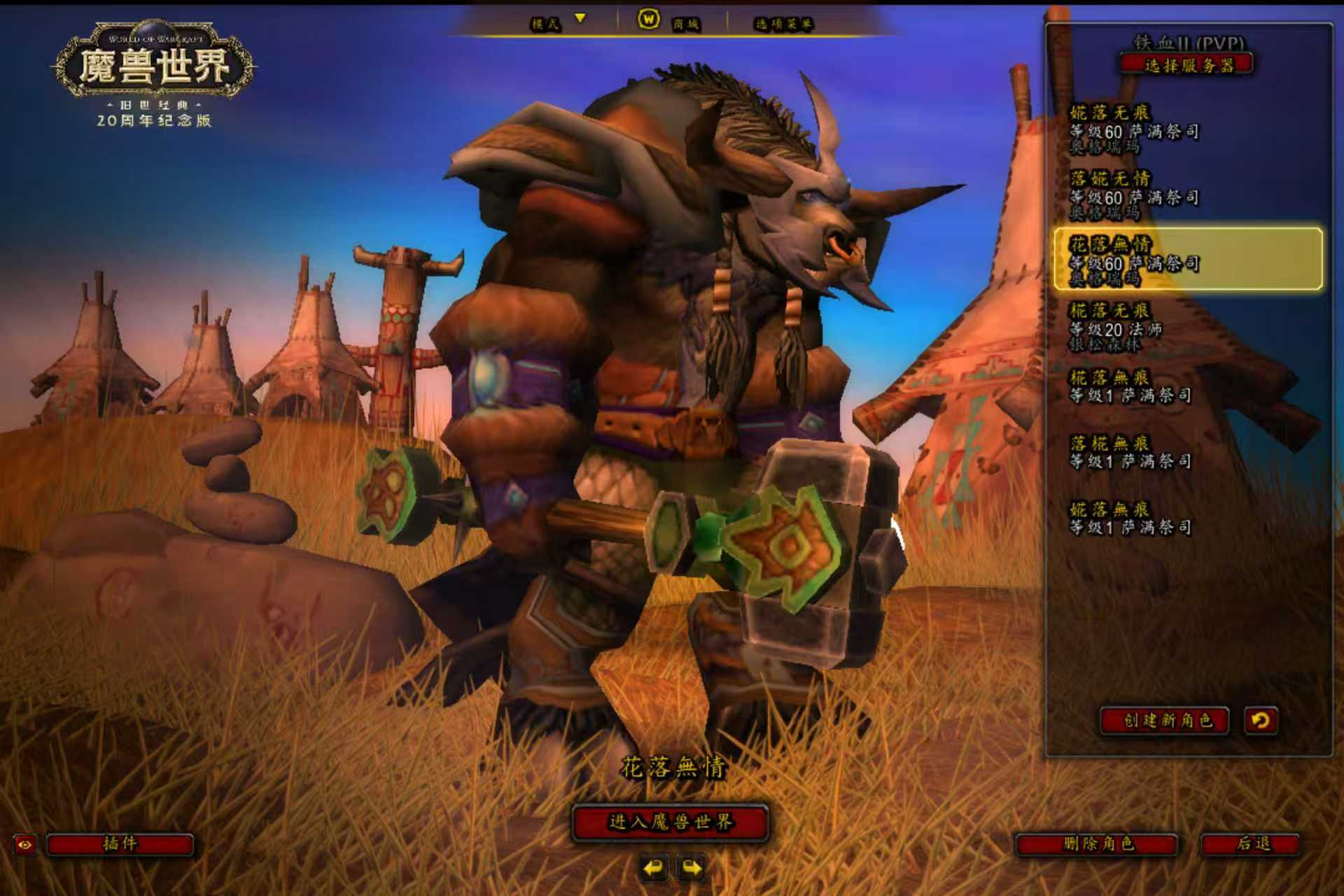Enter the world with 进入魔兽世界 button

pos(671,822)
